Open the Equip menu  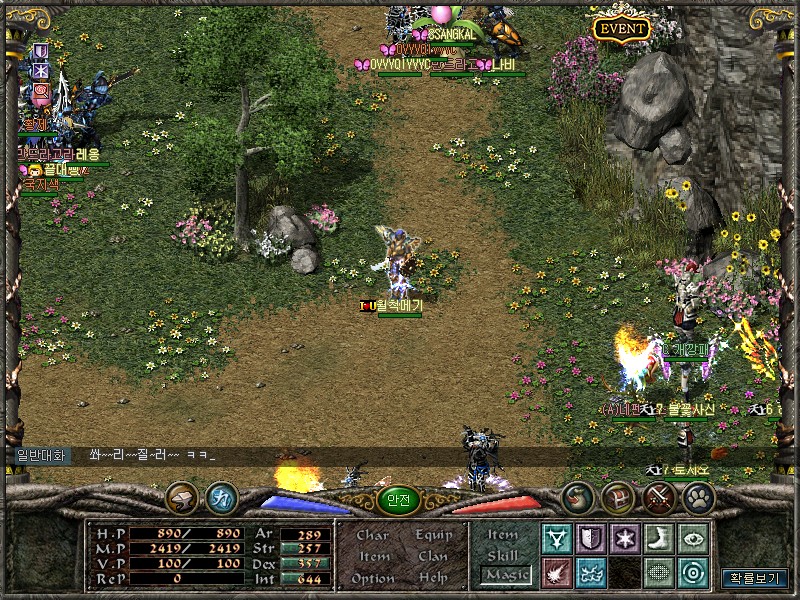[x=433, y=535]
